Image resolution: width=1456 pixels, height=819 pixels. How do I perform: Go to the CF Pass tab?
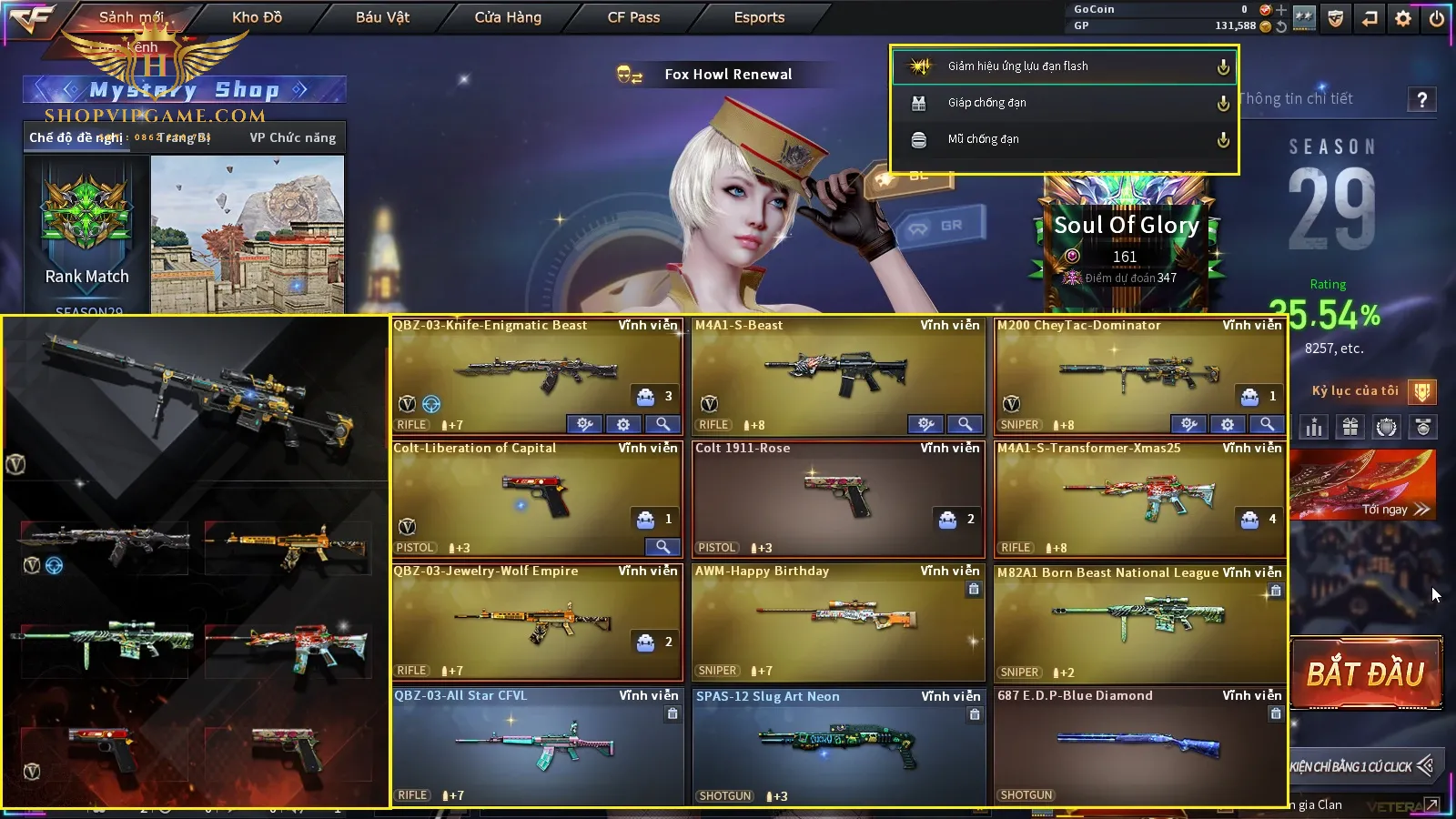click(x=633, y=17)
